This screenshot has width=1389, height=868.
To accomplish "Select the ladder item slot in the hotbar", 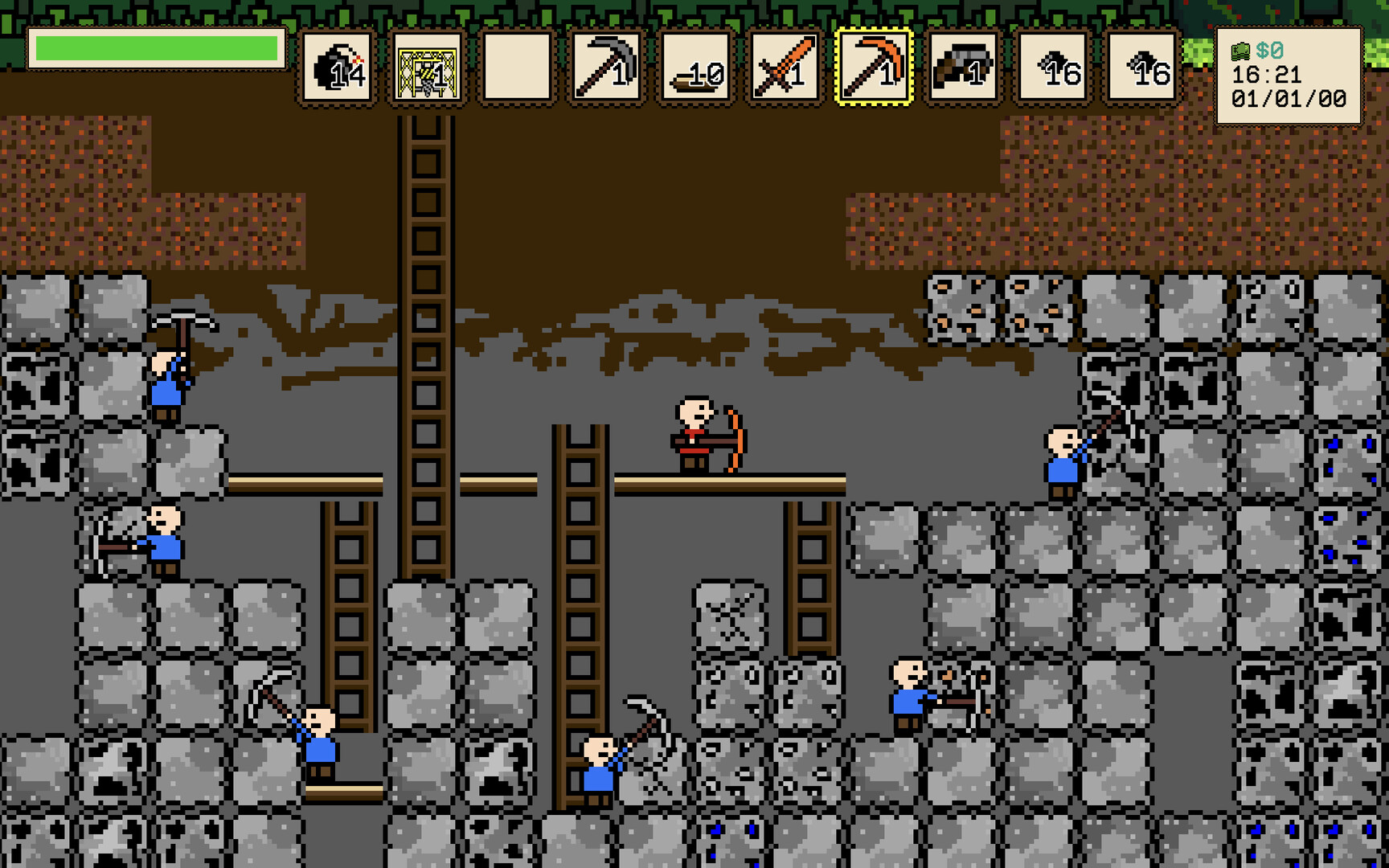I will pyautogui.click(x=427, y=68).
